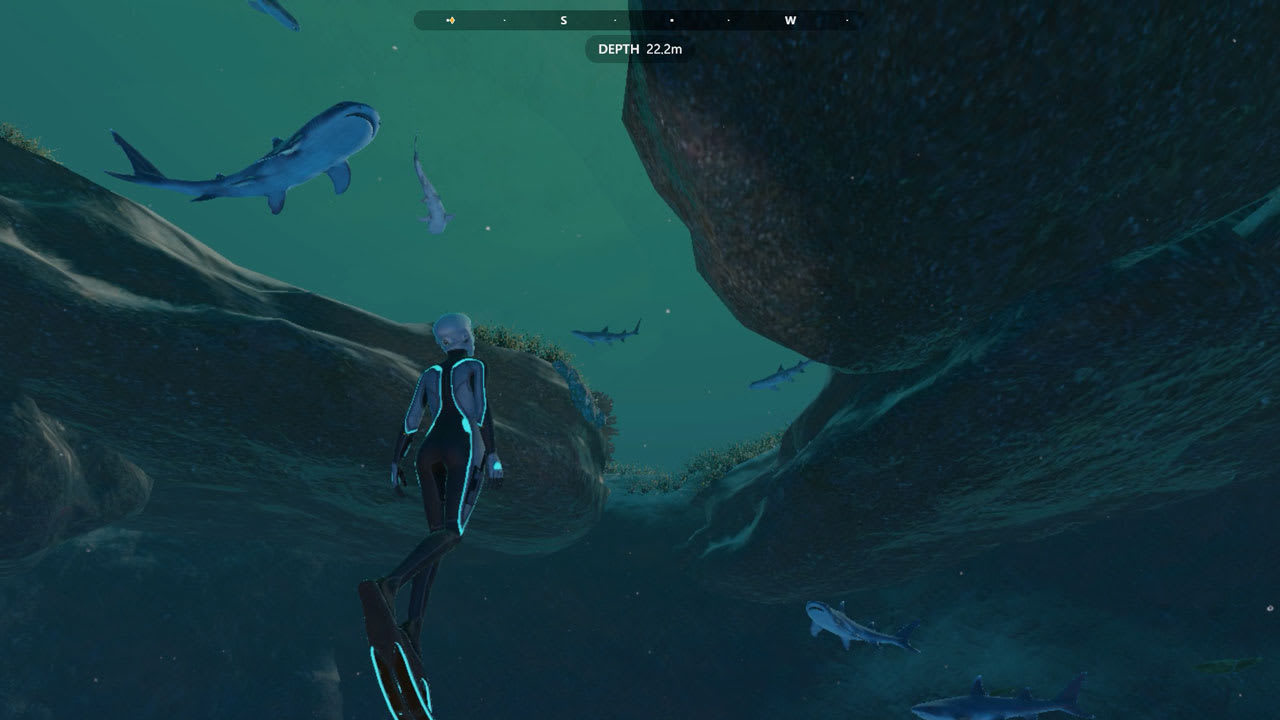1280x720 pixels.
Task: Select the W cardinal direction on the compass
Action: 790,19
